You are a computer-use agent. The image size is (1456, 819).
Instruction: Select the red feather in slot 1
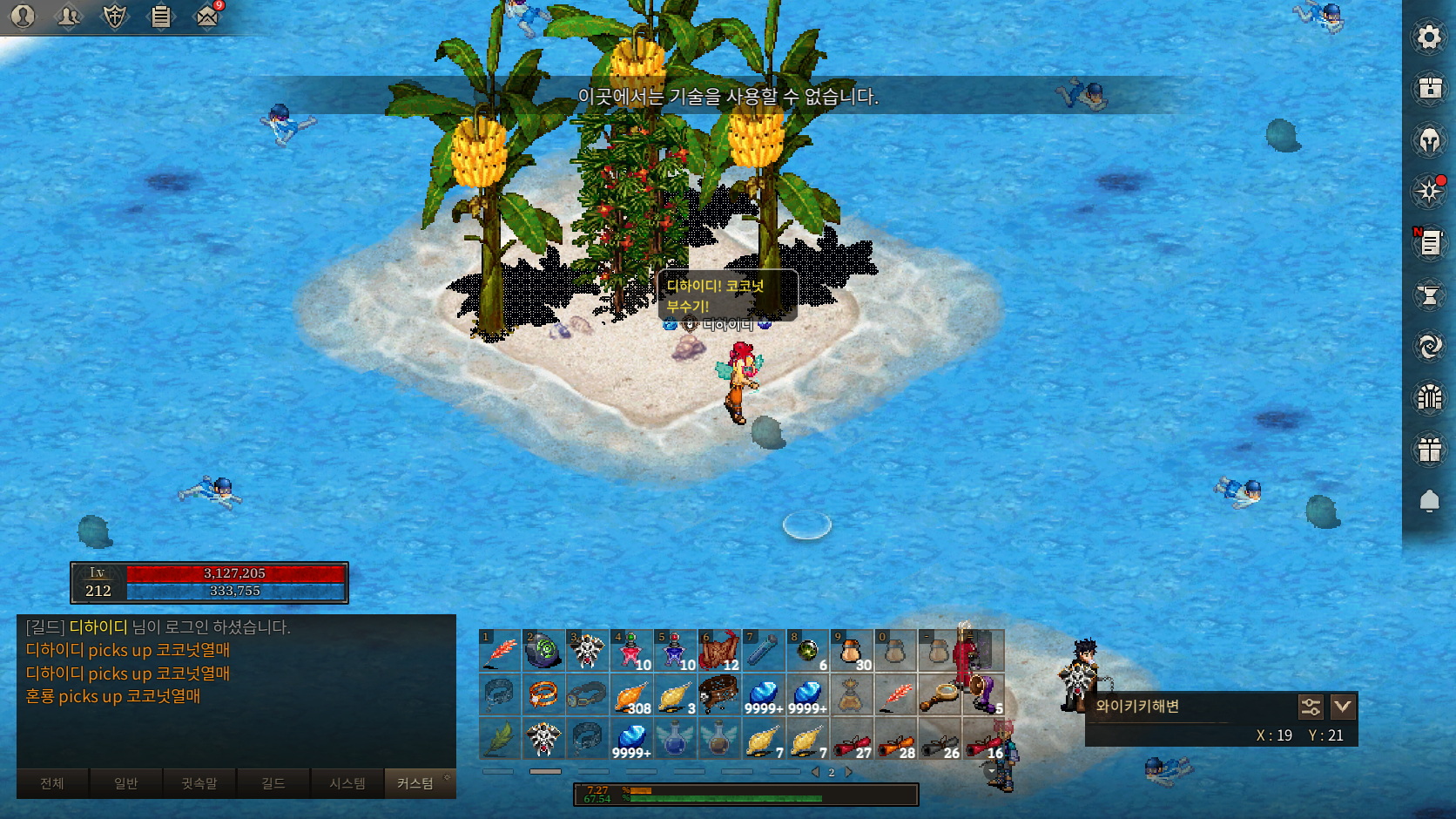(x=500, y=651)
